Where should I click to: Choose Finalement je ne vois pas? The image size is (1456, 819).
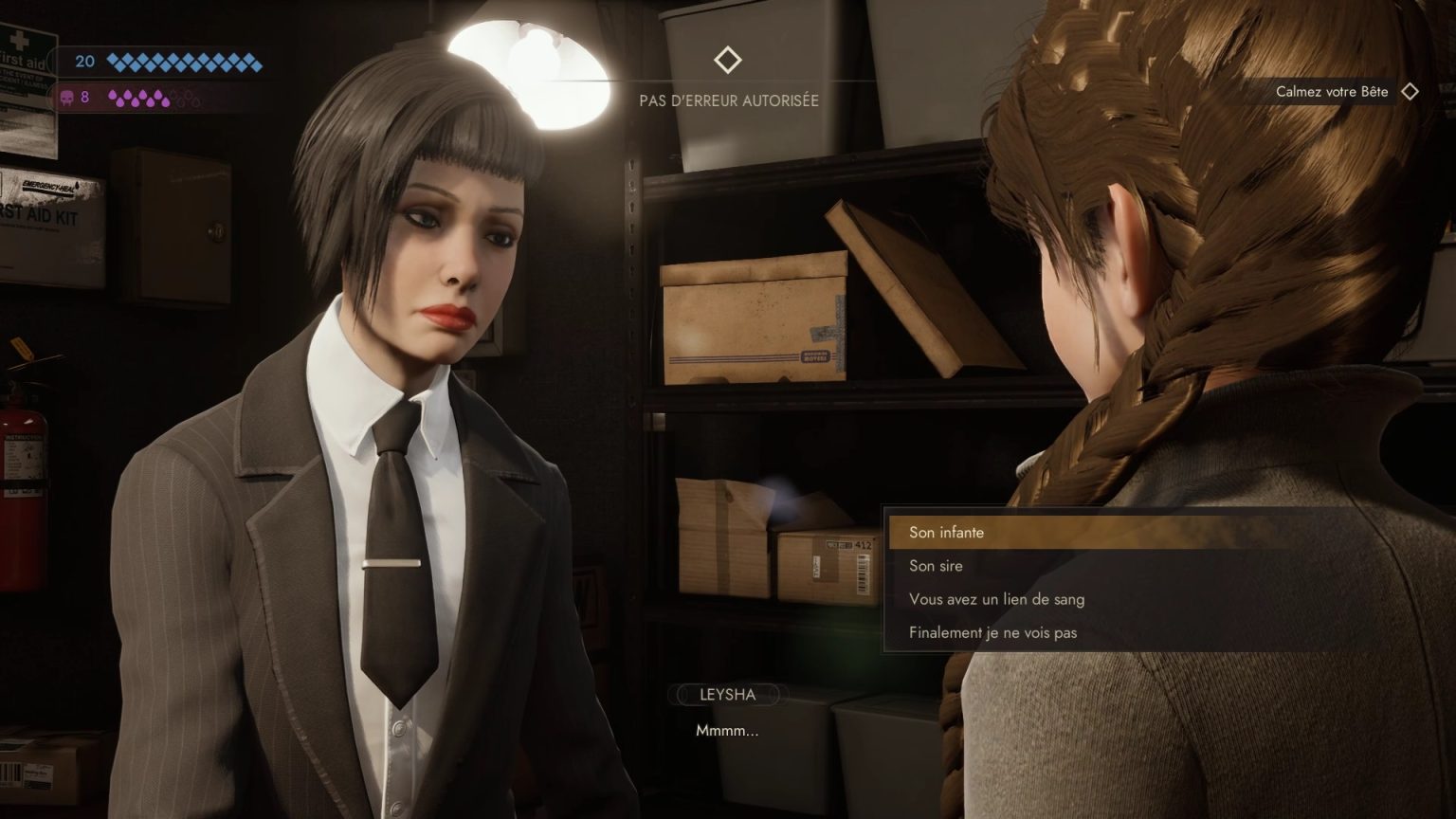[x=992, y=631]
